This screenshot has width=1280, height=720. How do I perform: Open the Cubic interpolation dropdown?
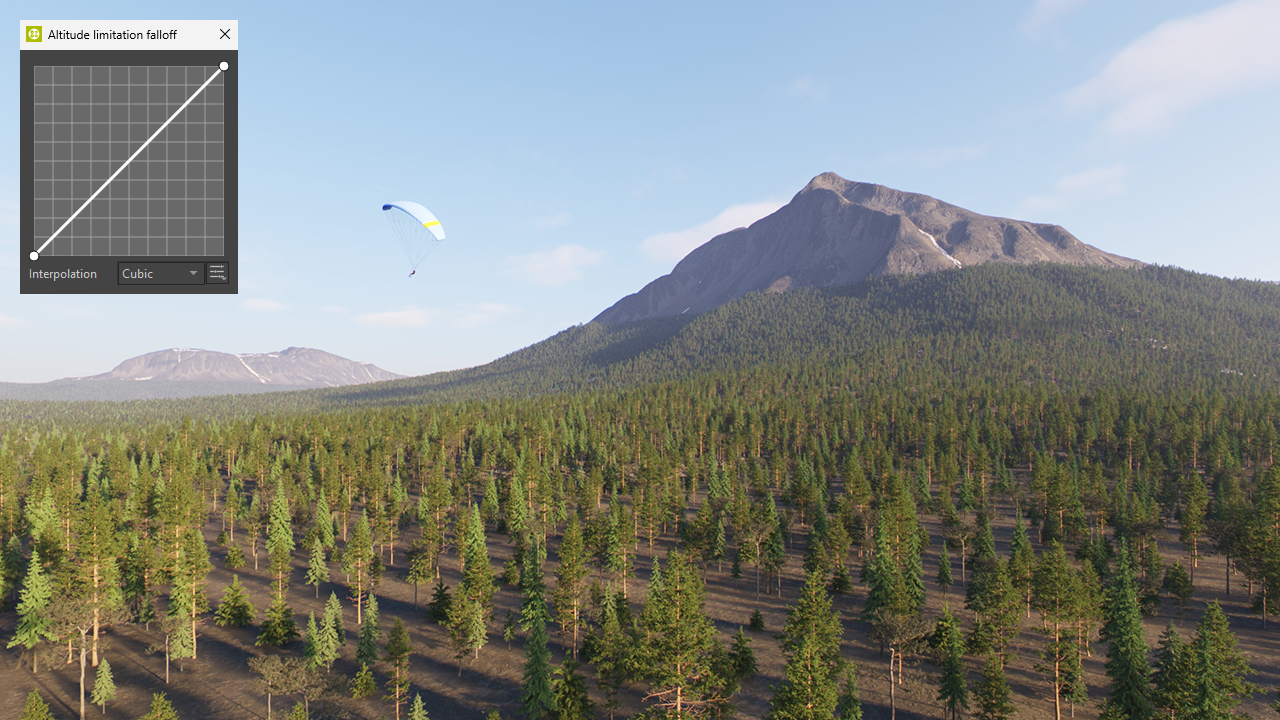pos(160,273)
